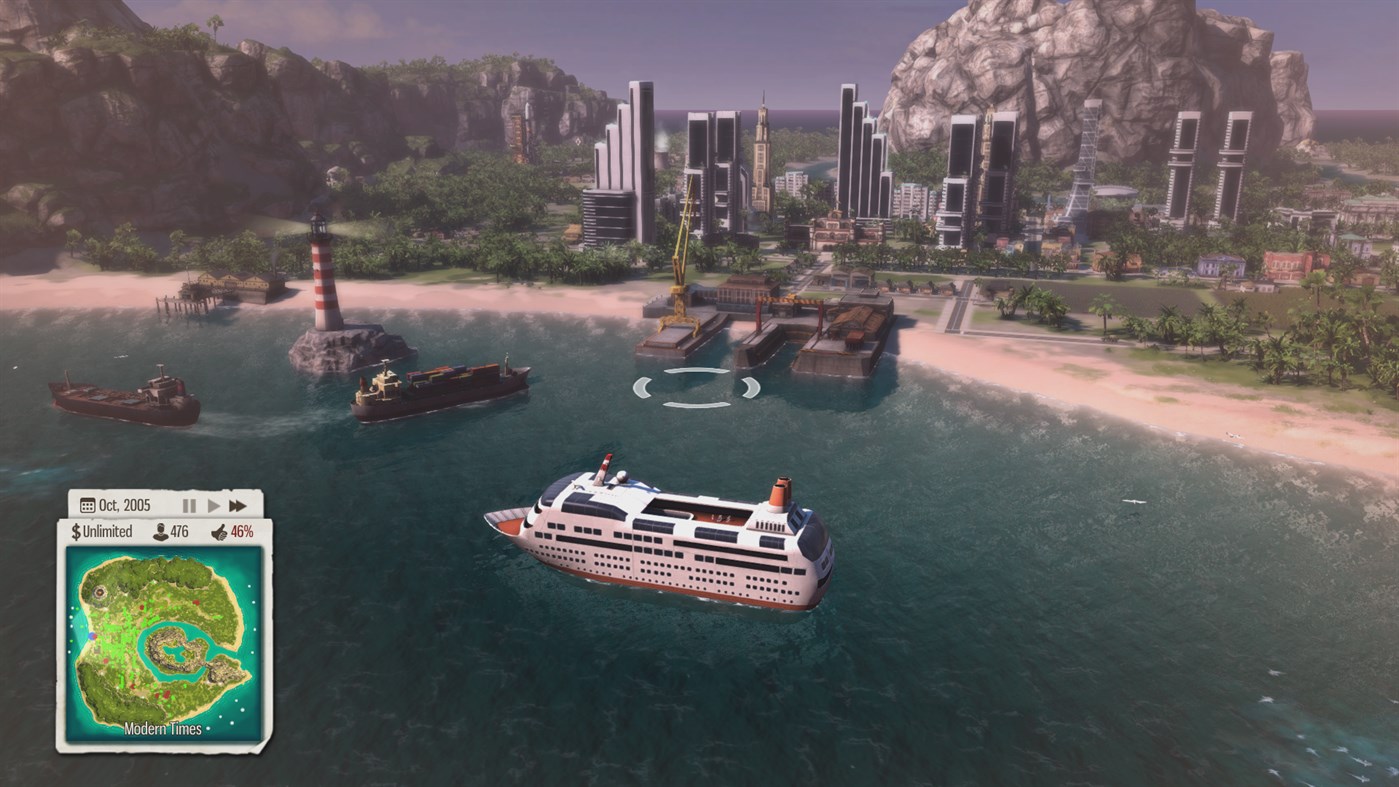
Task: Pause the game simulation
Action: pos(189,506)
